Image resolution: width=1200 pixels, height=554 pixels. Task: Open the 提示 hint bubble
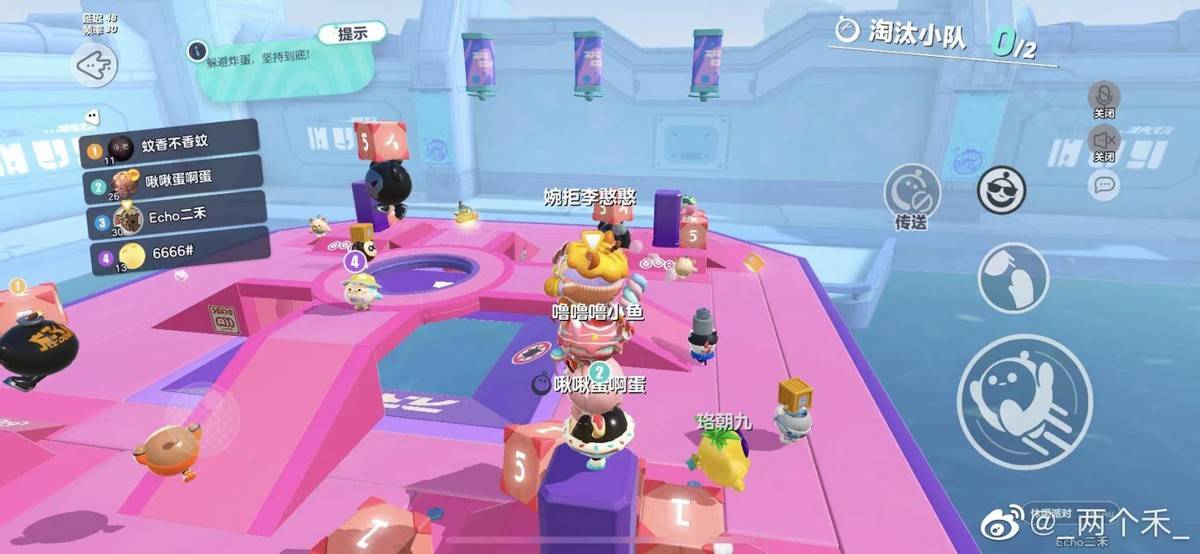(352, 33)
